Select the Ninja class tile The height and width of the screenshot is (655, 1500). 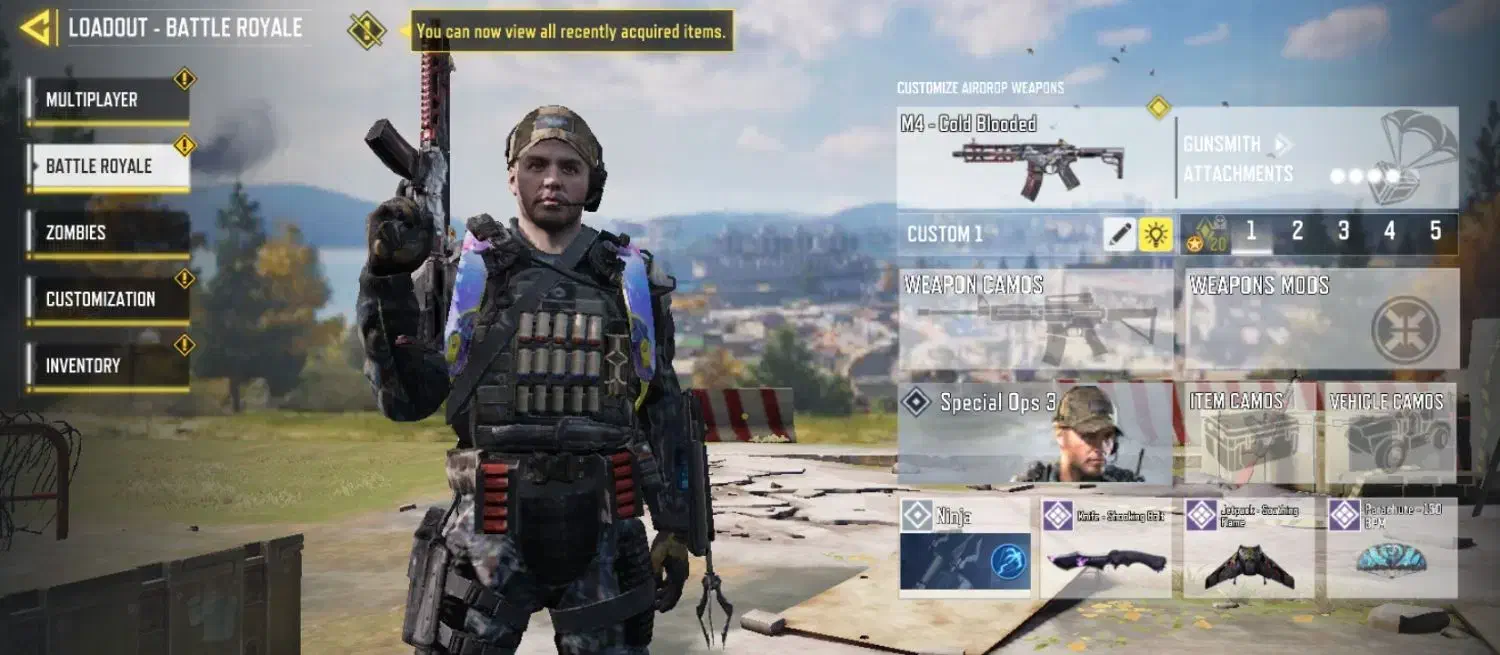pos(965,548)
